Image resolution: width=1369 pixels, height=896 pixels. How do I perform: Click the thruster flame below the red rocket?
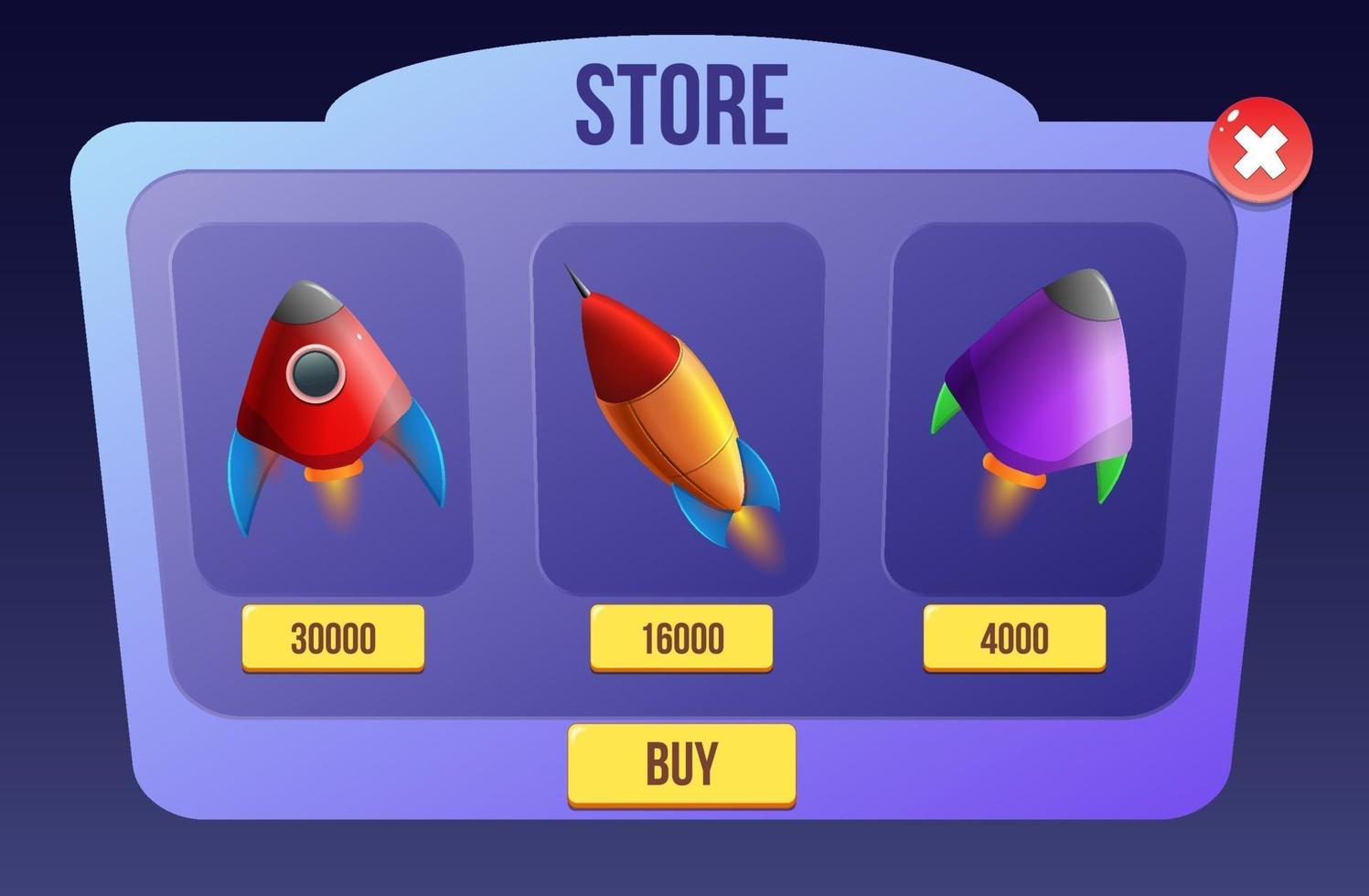point(332,503)
